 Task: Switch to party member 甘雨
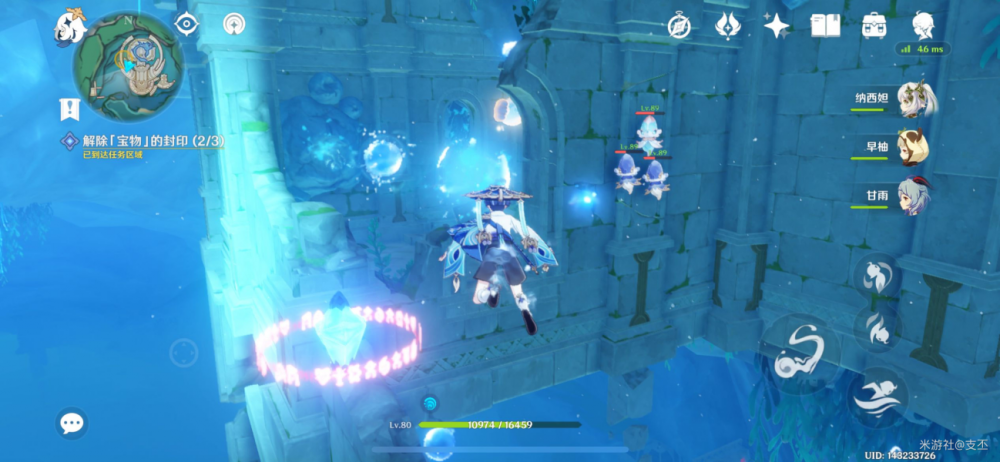(x=913, y=196)
